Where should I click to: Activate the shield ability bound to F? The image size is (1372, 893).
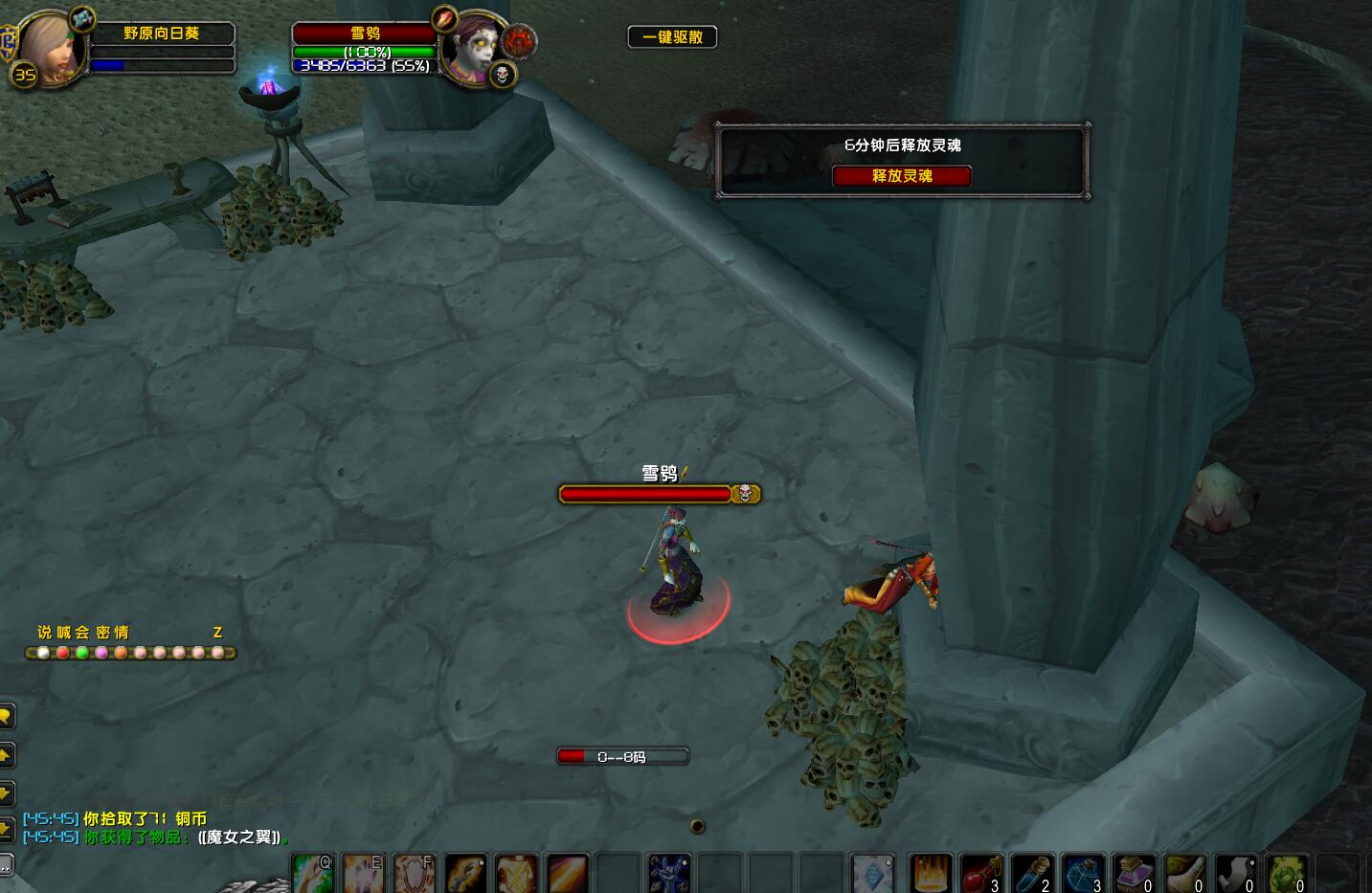[415, 874]
